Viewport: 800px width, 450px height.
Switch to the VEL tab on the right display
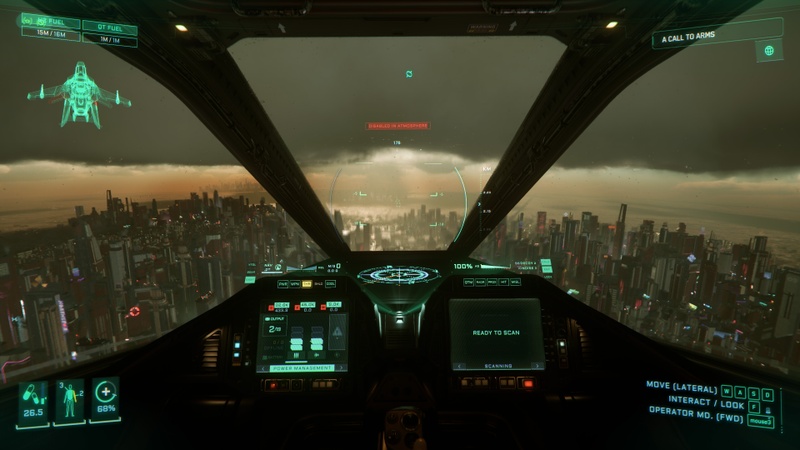click(515, 282)
